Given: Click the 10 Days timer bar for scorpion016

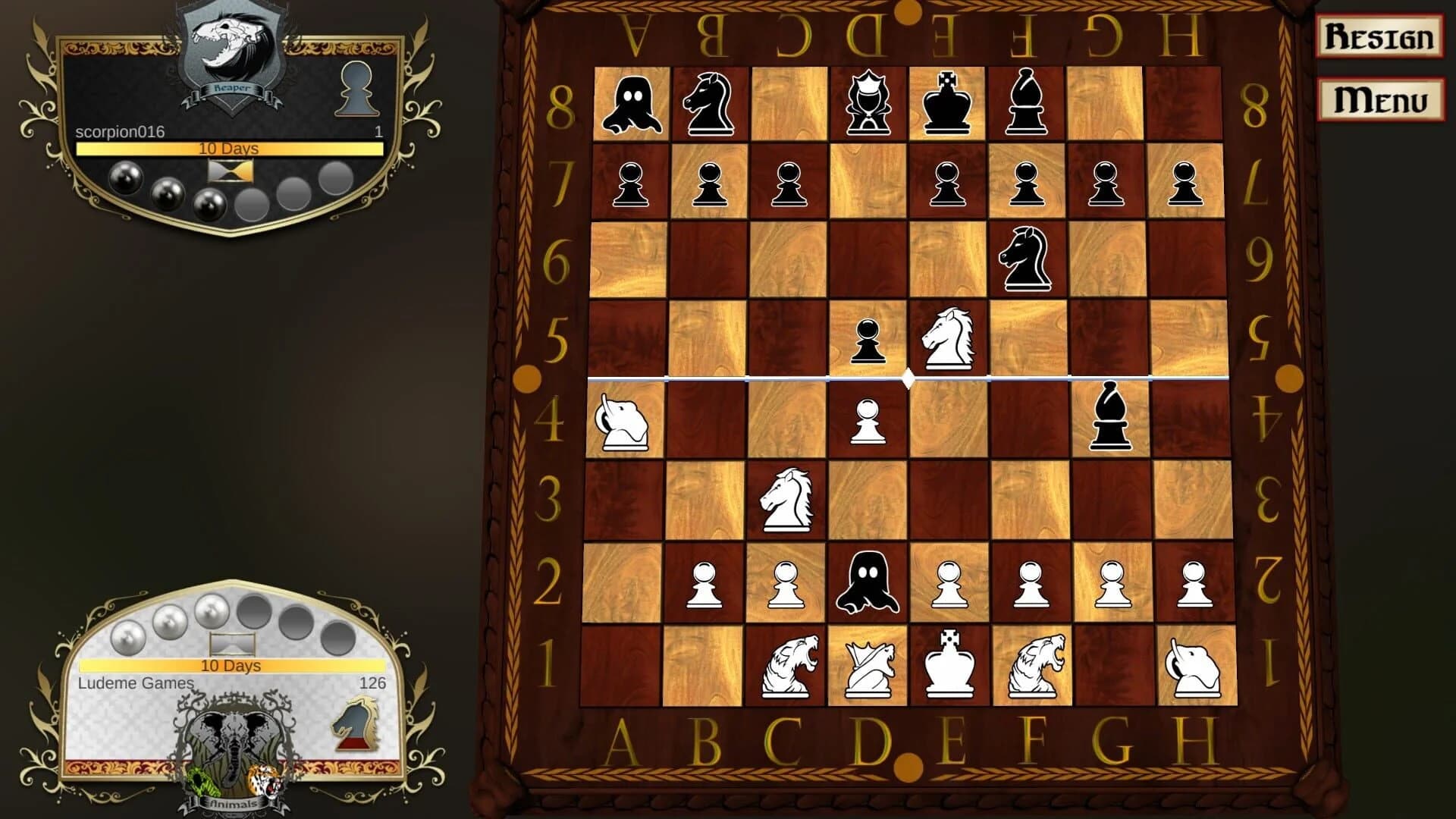Looking at the screenshot, I should 229,150.
